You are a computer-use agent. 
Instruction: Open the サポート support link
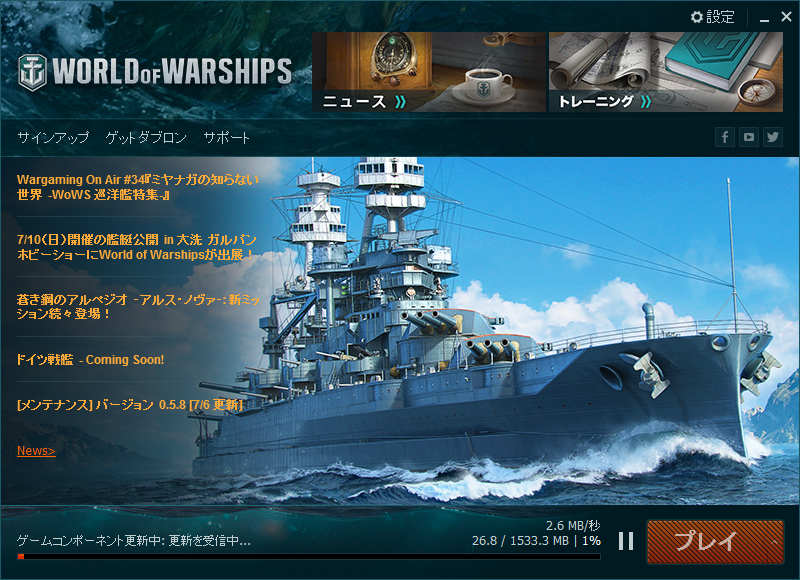[x=227, y=138]
